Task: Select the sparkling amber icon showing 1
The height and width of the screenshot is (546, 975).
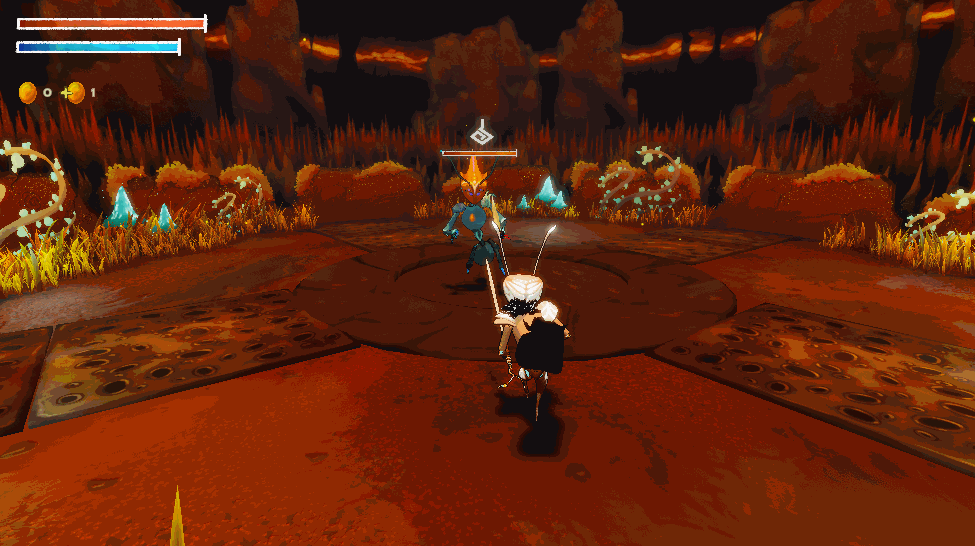Action: pyautogui.click(x=75, y=93)
